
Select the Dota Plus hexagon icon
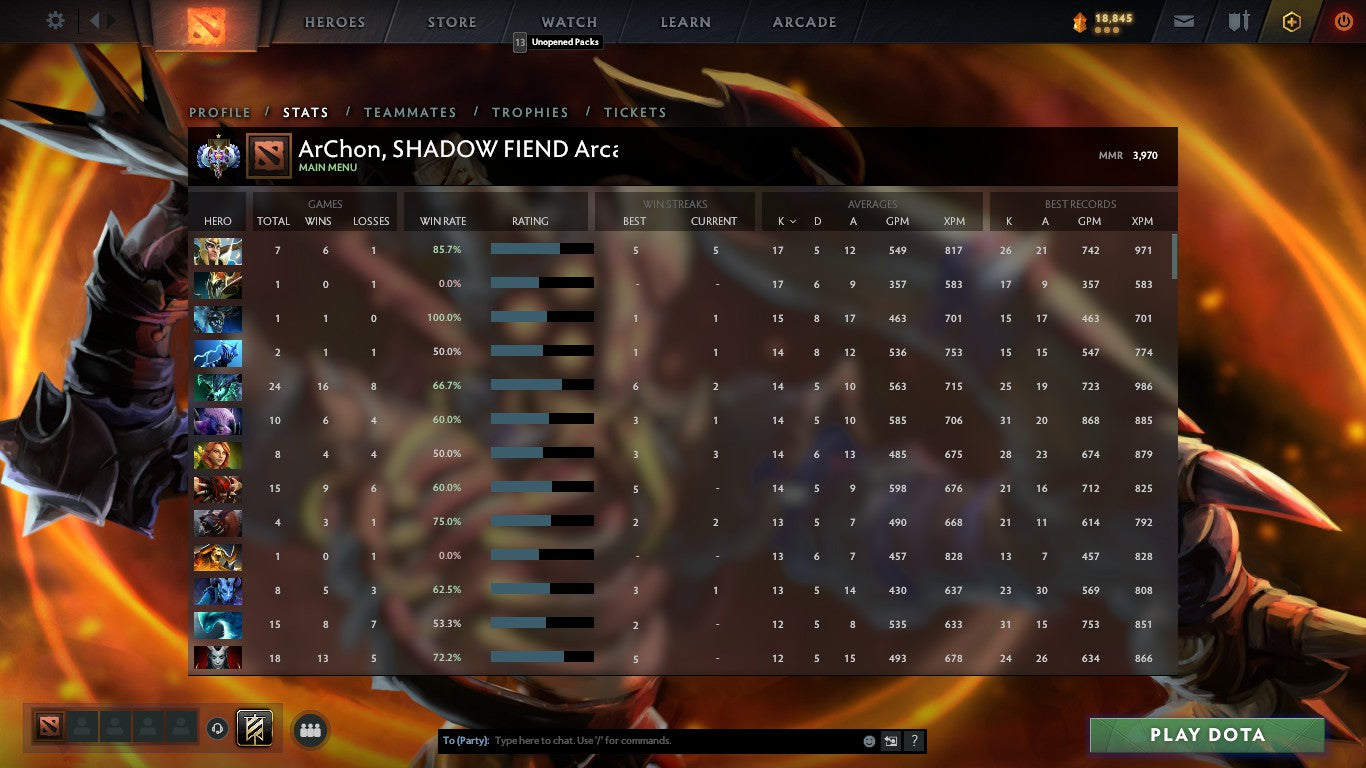[x=1294, y=20]
